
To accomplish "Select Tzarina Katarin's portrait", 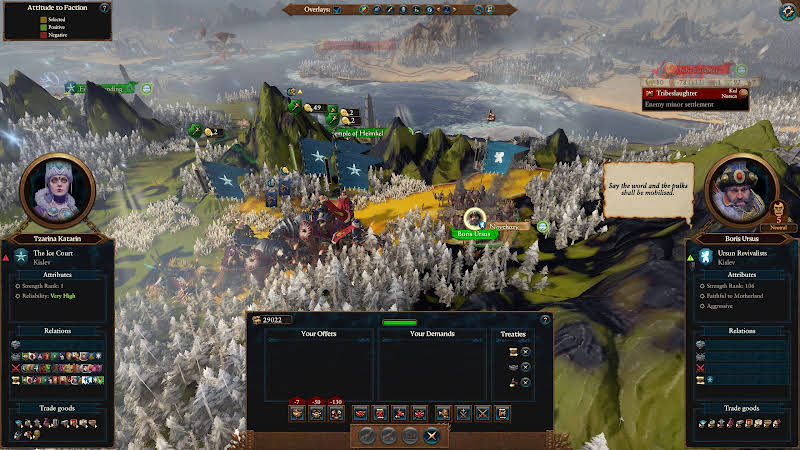I will pos(57,190).
